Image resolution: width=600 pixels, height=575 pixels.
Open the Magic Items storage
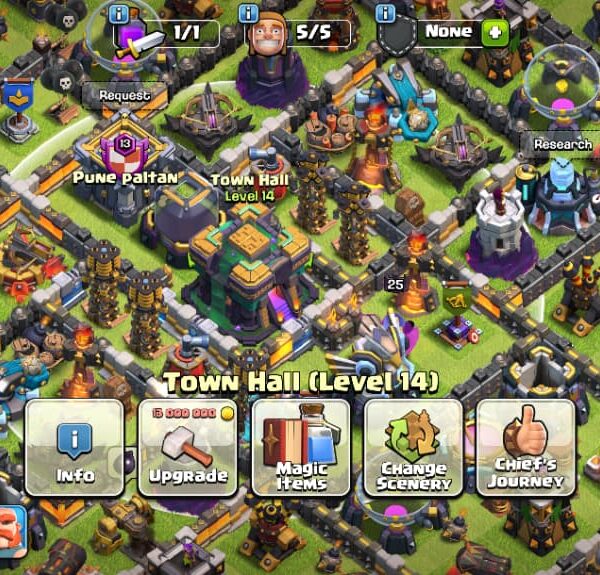tap(301, 447)
